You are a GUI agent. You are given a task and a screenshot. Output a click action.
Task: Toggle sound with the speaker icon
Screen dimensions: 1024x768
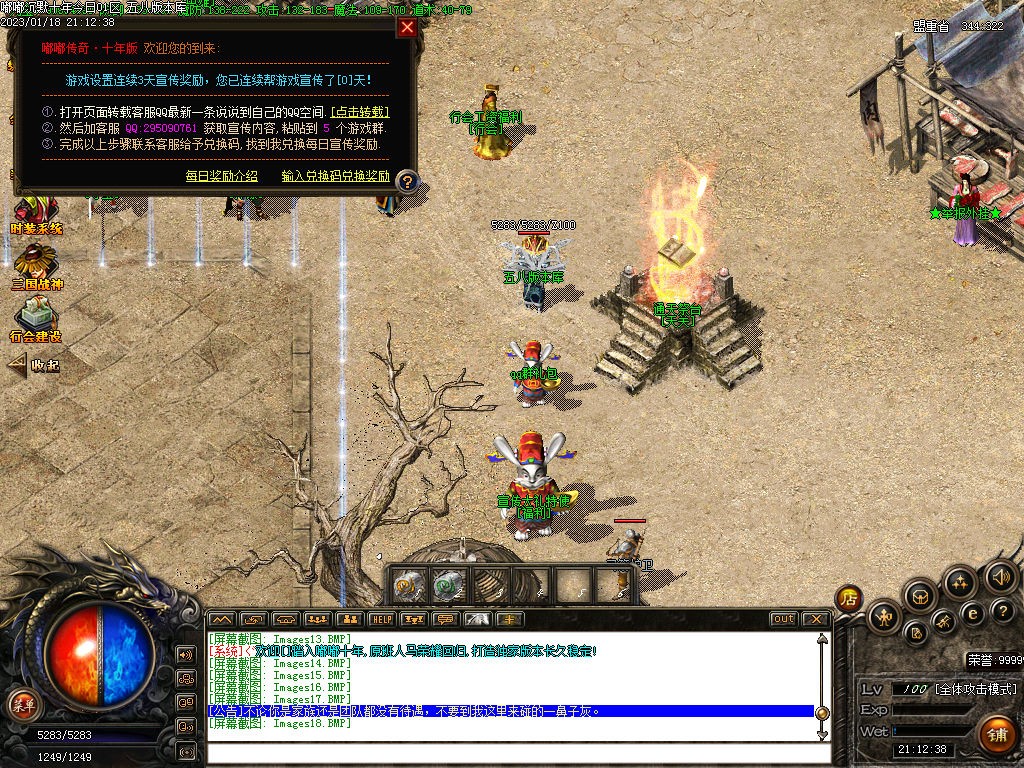pos(1000,576)
